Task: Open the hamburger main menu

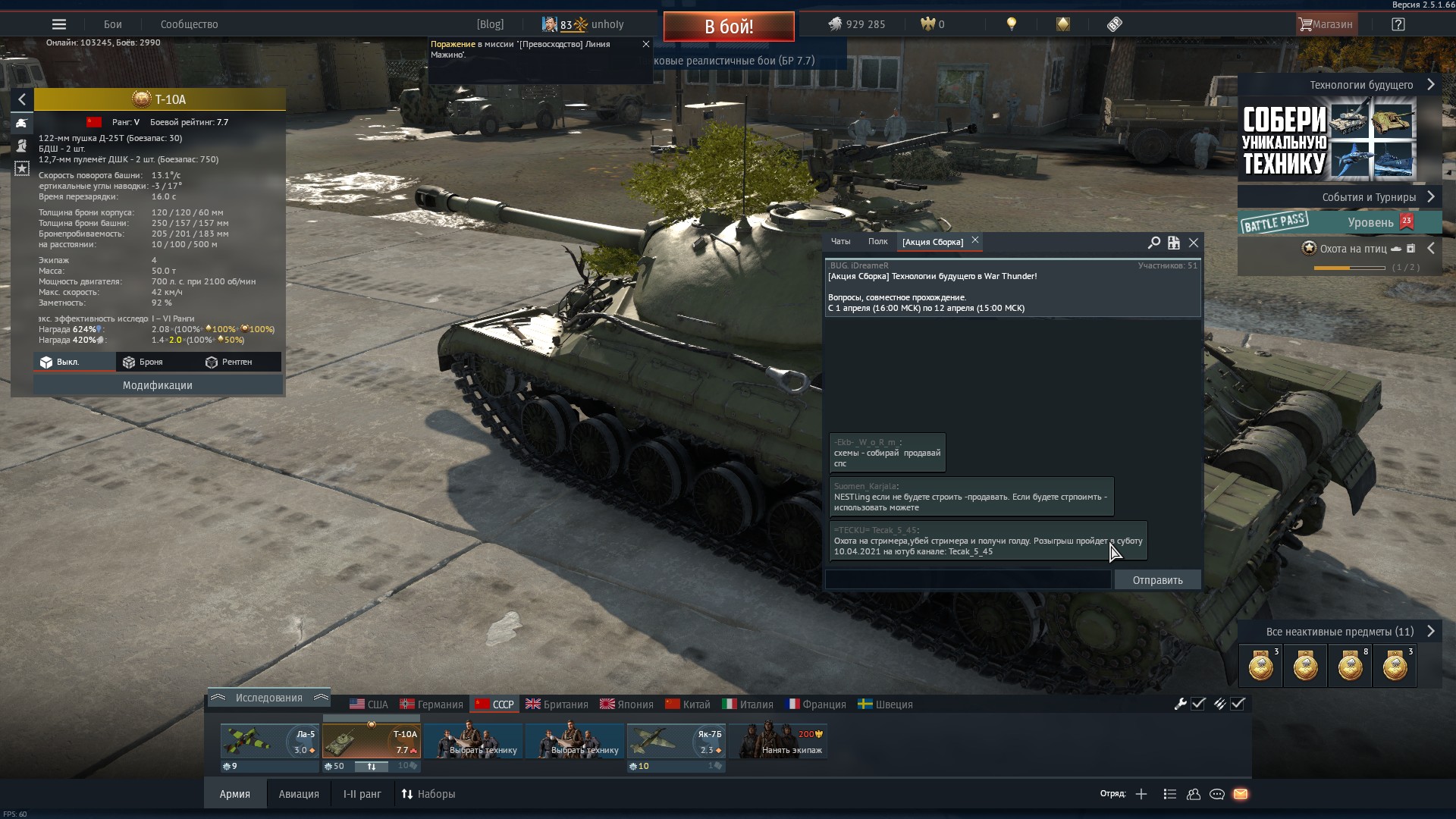Action: (59, 24)
